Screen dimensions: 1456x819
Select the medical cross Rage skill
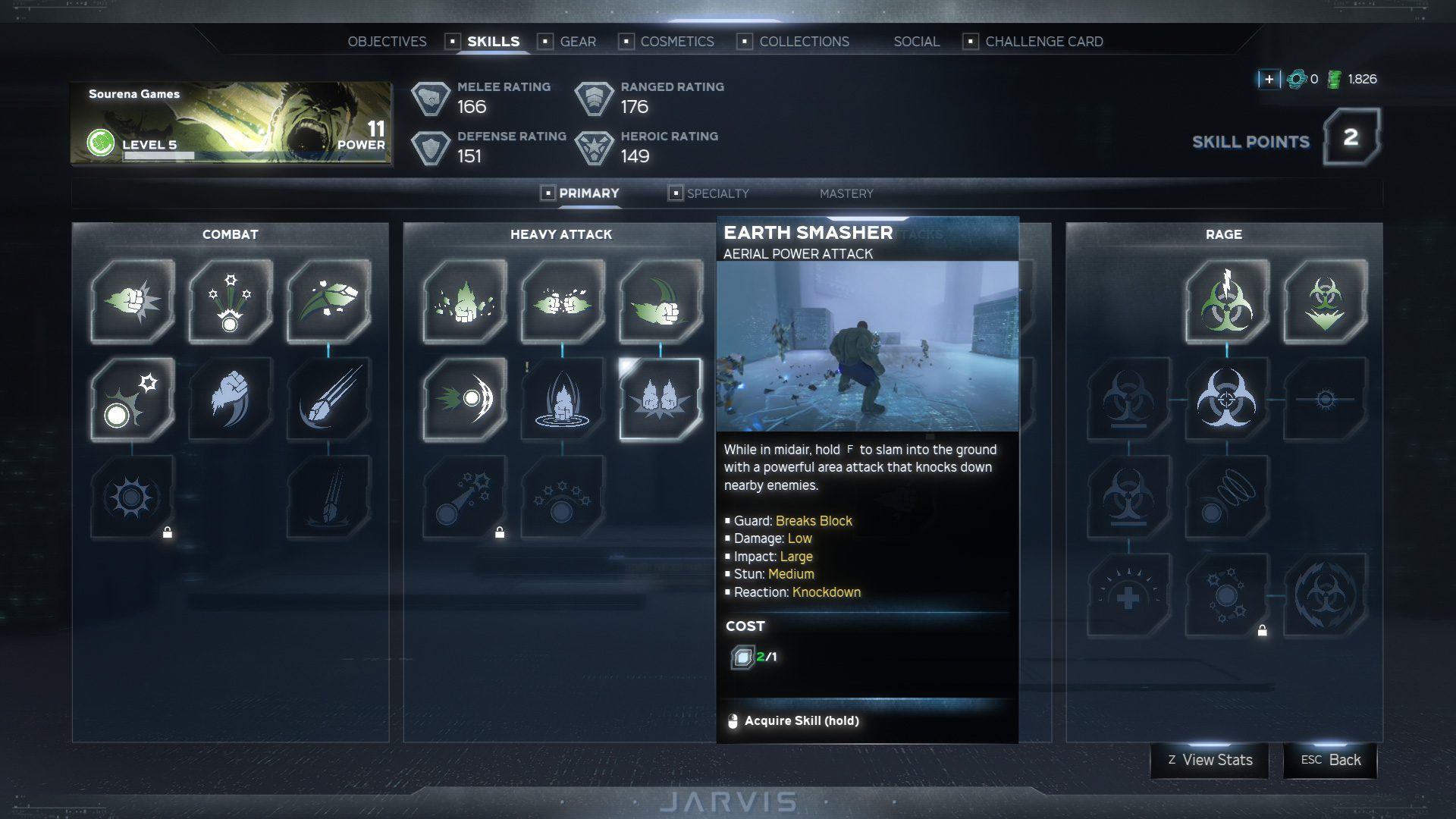1128,596
